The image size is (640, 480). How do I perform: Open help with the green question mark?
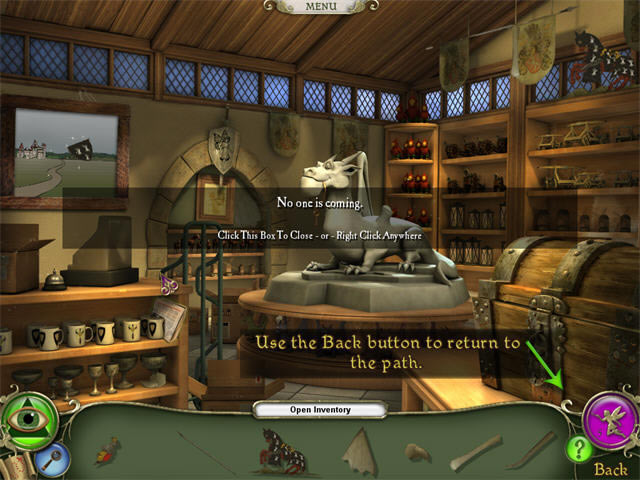(x=579, y=450)
